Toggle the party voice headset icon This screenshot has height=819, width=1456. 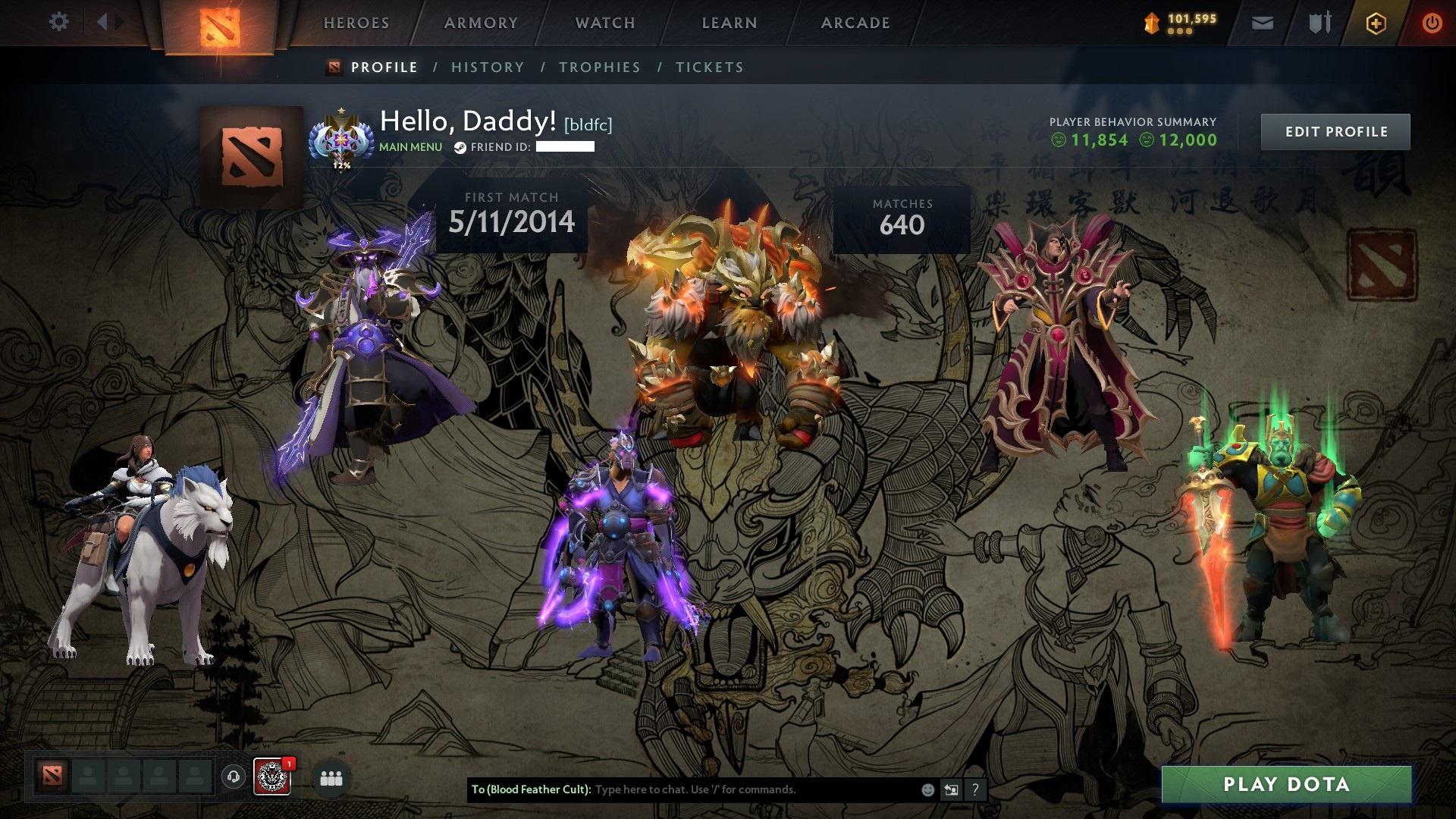tap(234, 777)
